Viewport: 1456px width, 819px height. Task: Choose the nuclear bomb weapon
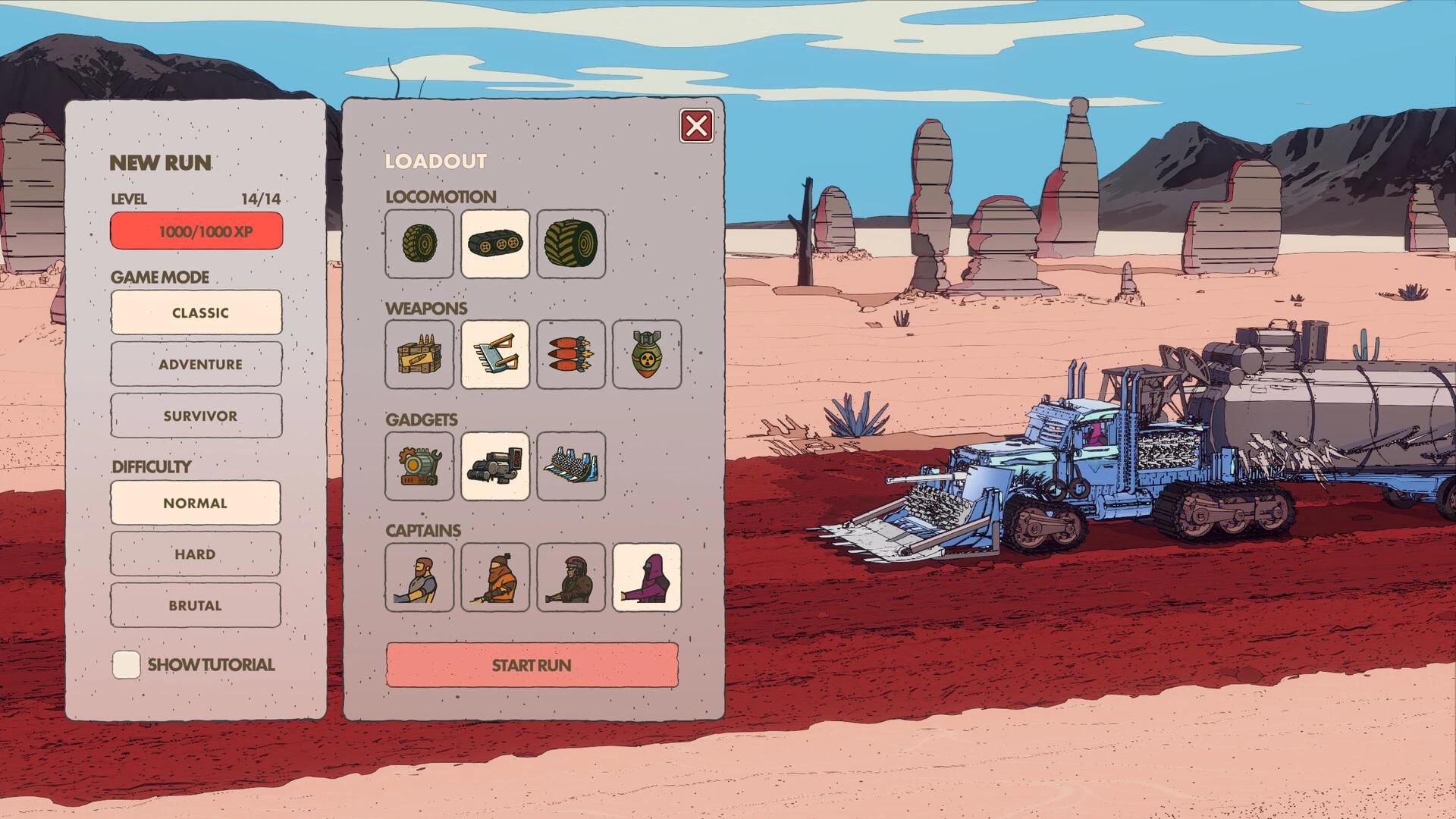[645, 355]
